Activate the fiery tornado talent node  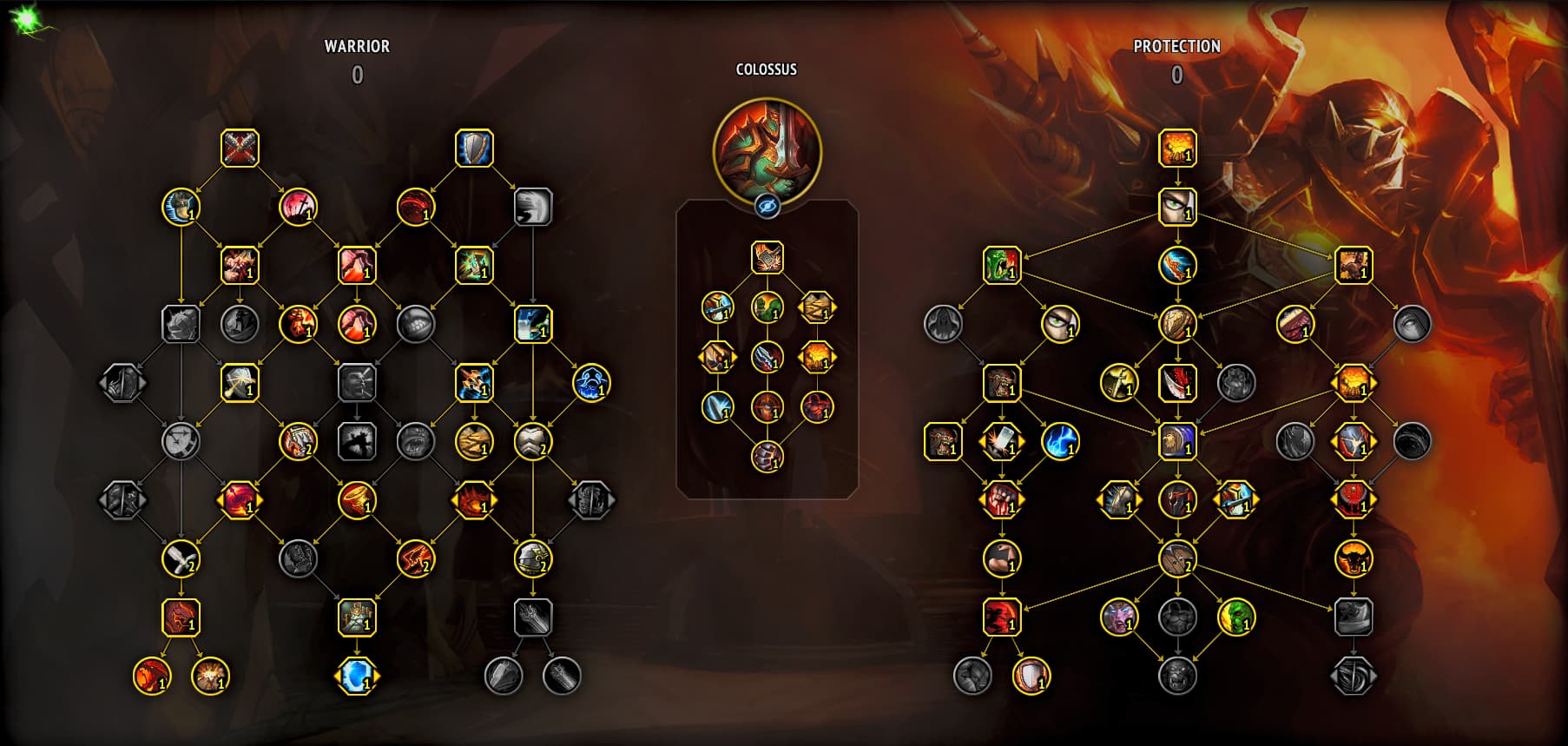(x=357, y=500)
